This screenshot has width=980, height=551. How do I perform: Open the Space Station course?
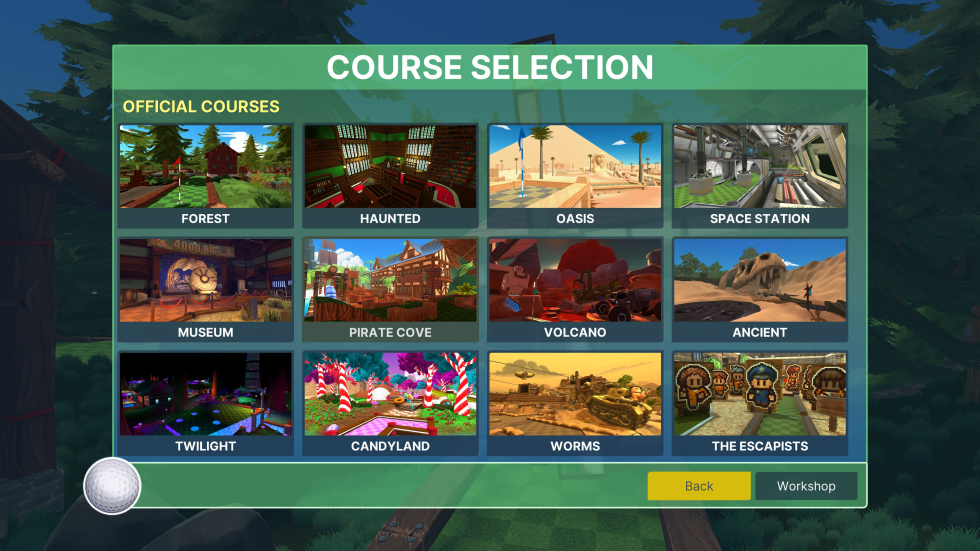pos(760,175)
